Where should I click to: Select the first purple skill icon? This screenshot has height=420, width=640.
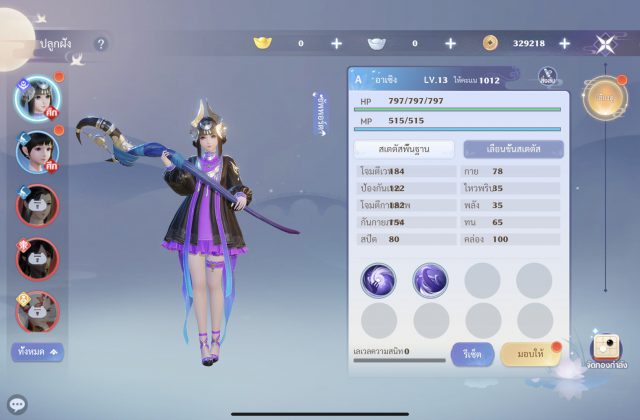[x=379, y=280]
